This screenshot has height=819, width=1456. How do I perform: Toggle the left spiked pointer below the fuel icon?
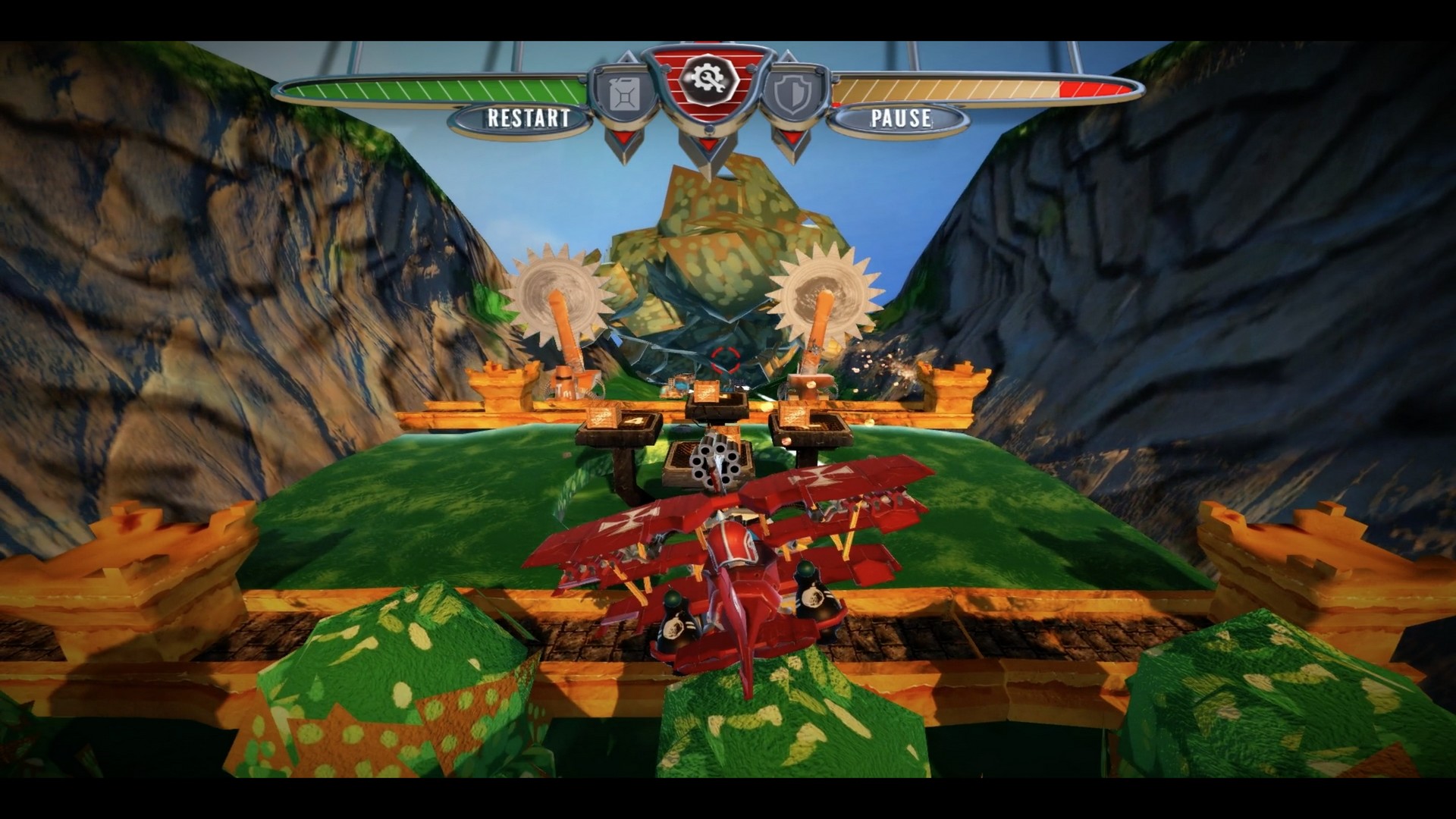624,138
